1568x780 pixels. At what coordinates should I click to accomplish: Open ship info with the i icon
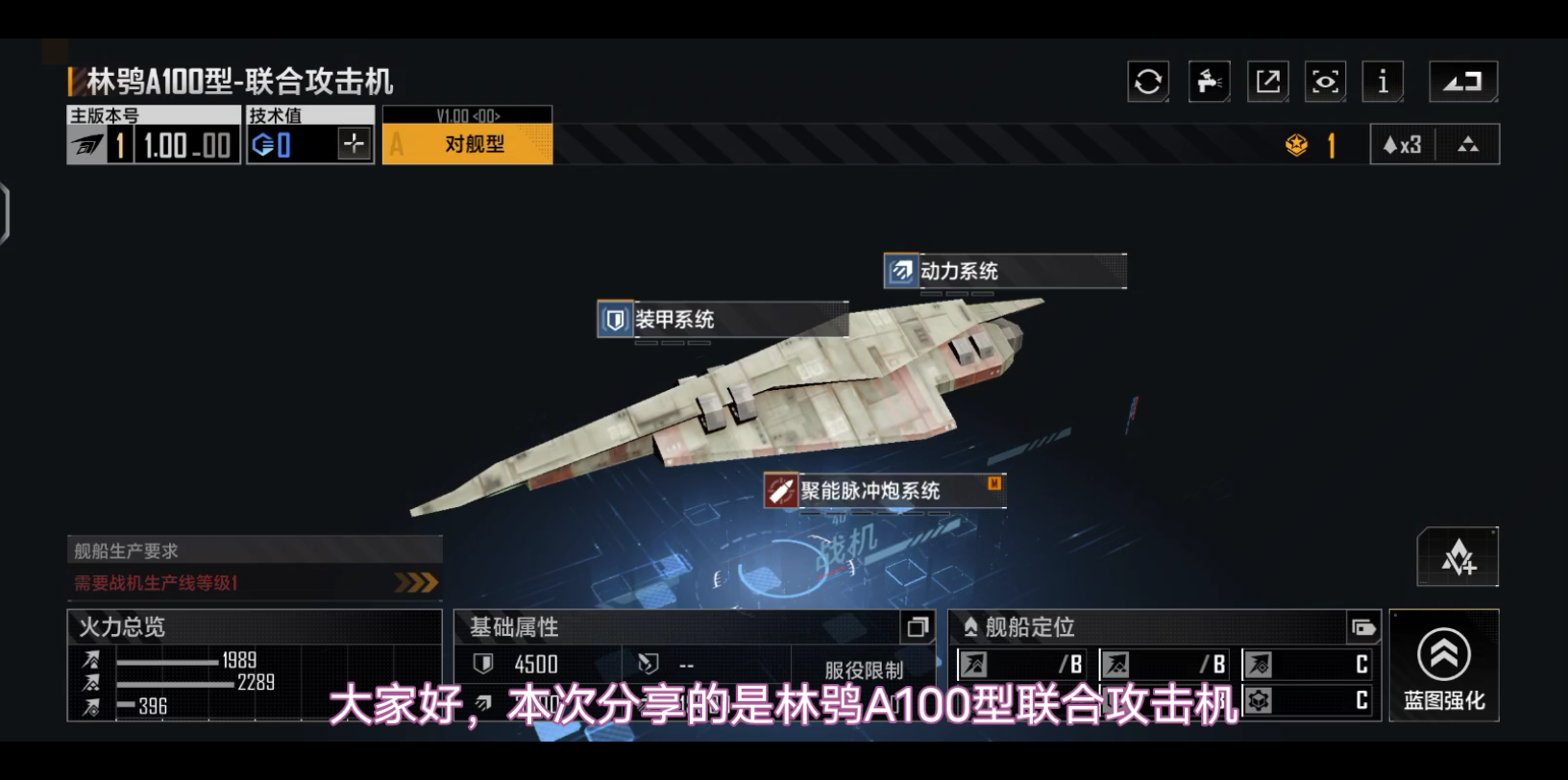point(1383,81)
